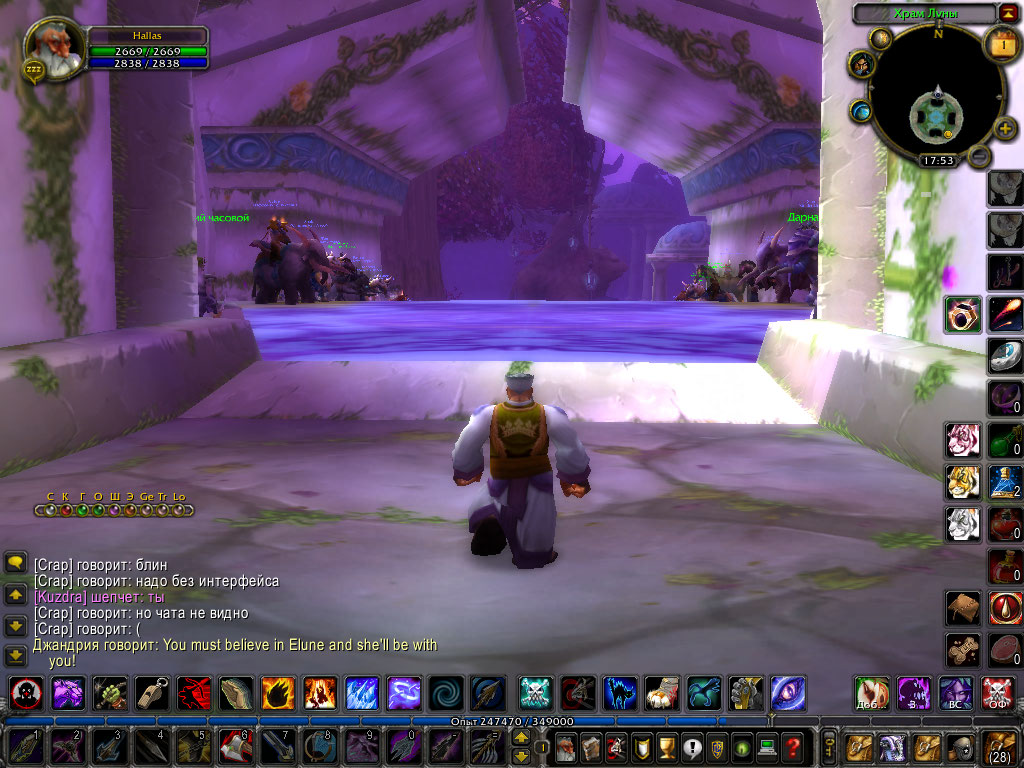The height and width of the screenshot is (768, 1024).
Task: Summon the orange tiger mount
Action: pos(963,483)
